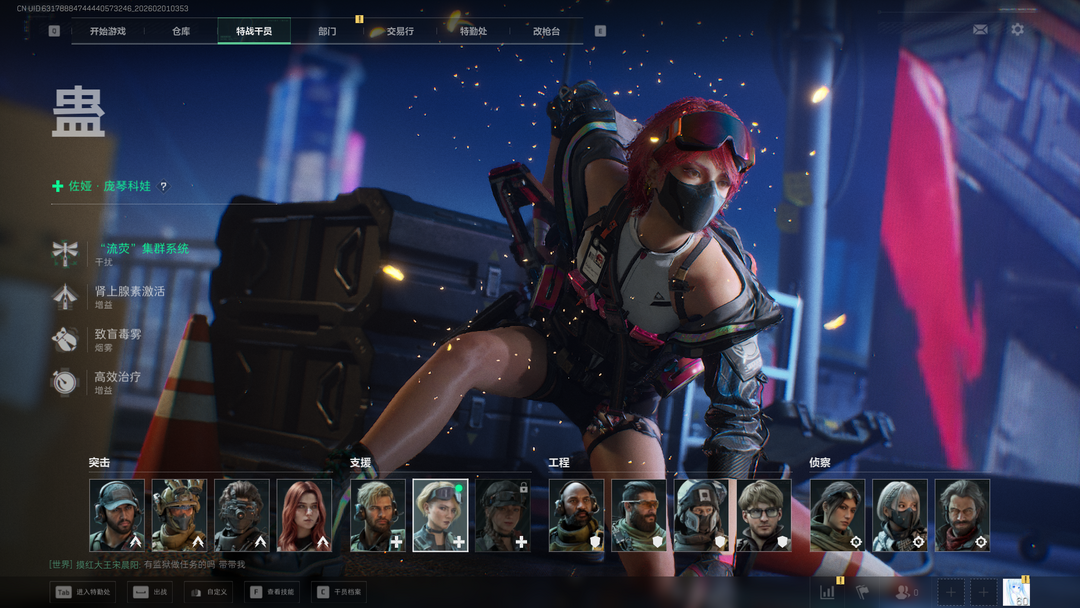
Task: Choose the assault operator in a baseball cap
Action: 117,515
